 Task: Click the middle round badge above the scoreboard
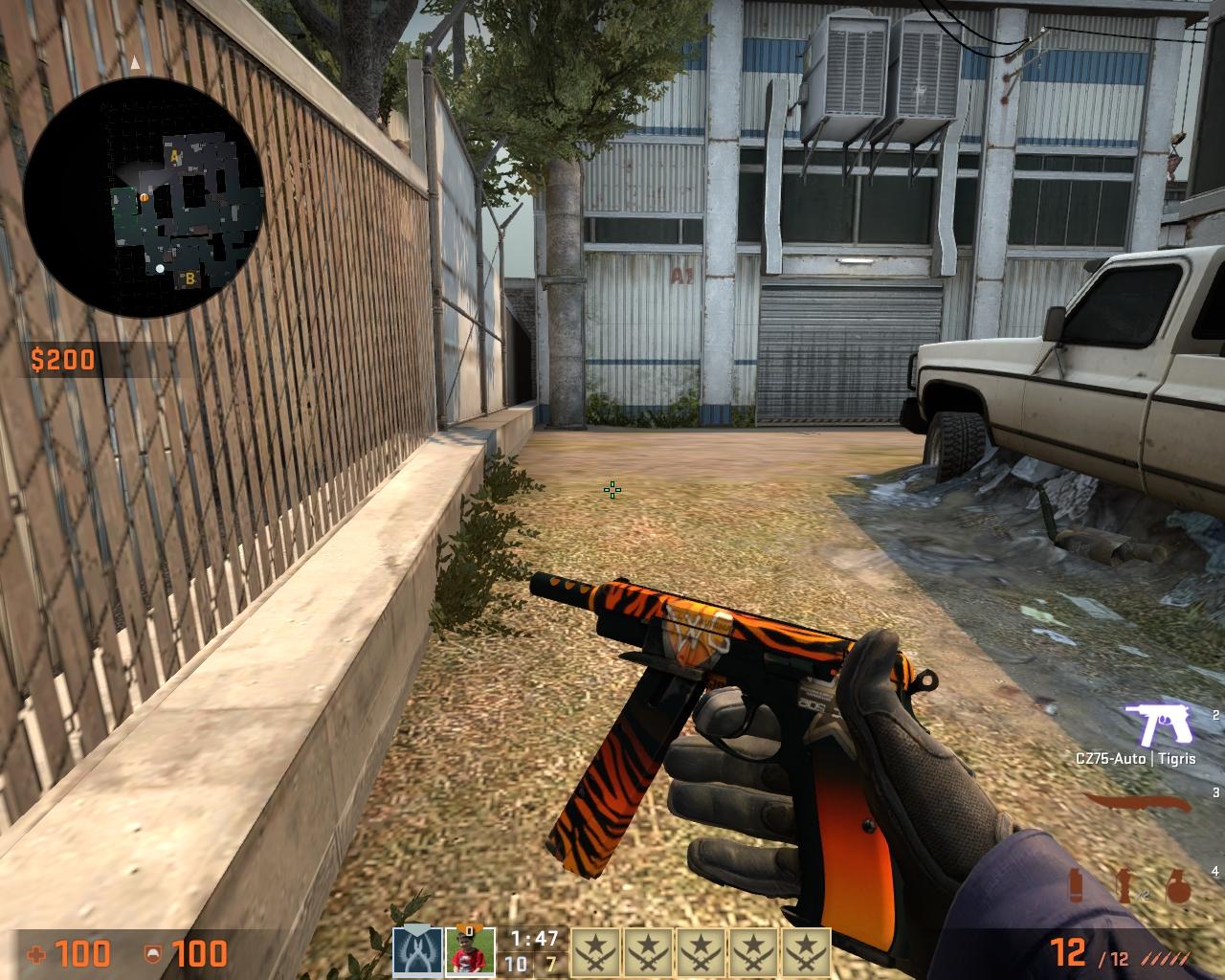pyautogui.click(x=701, y=950)
